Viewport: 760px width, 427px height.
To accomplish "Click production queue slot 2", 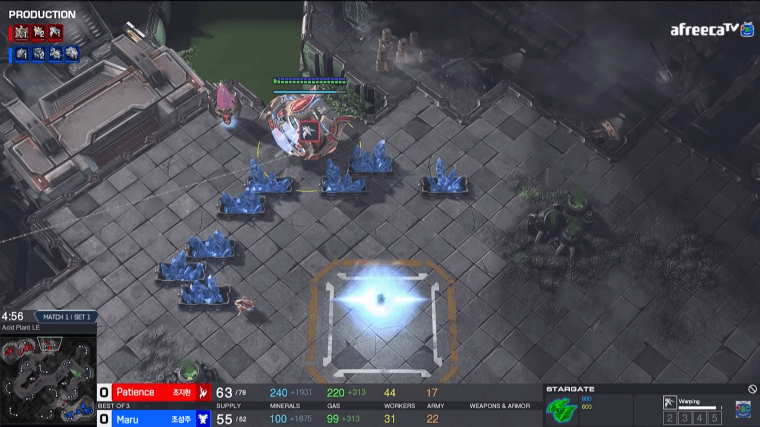I will pos(671,417).
